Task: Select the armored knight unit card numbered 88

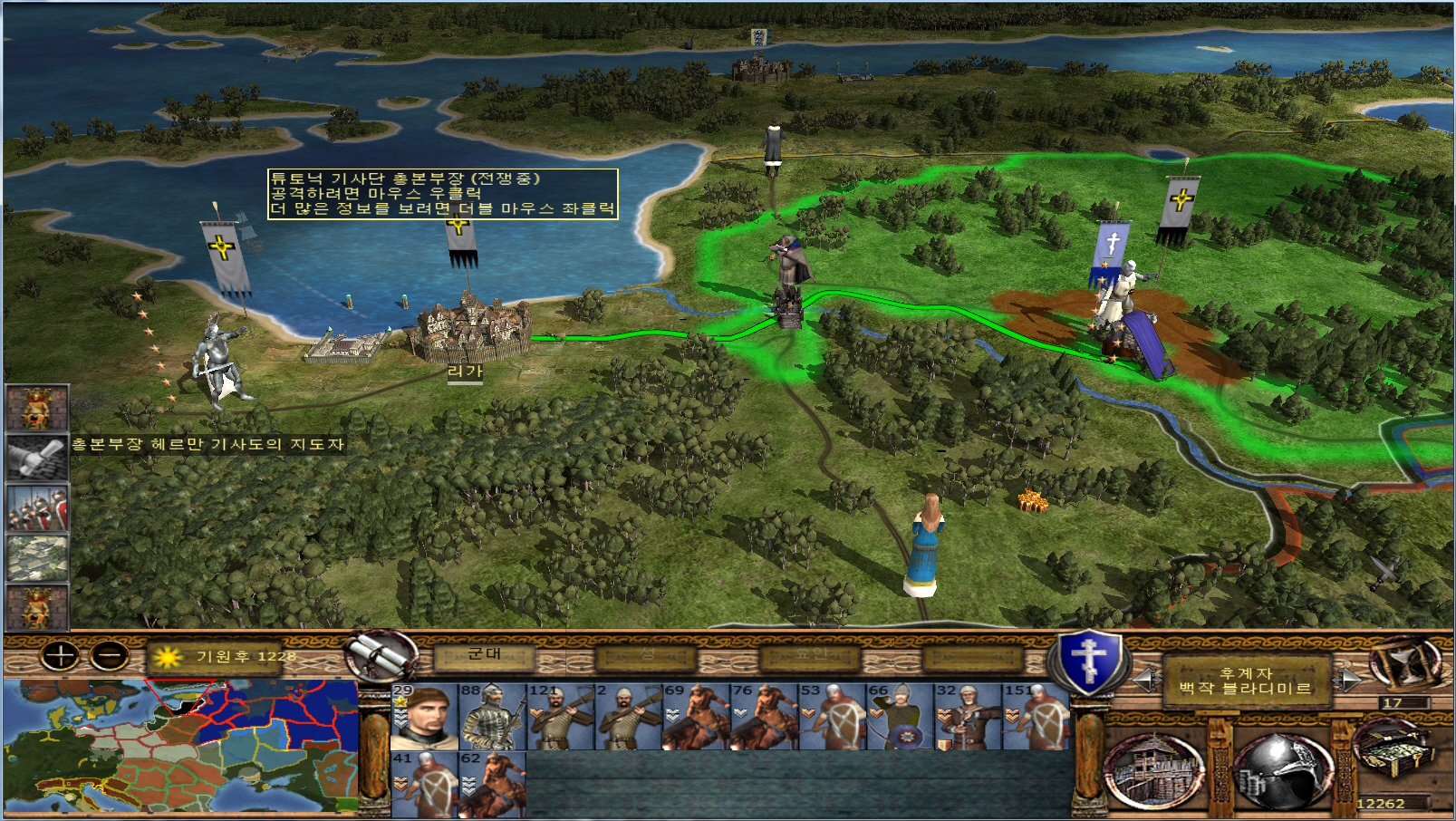Action: [x=493, y=717]
